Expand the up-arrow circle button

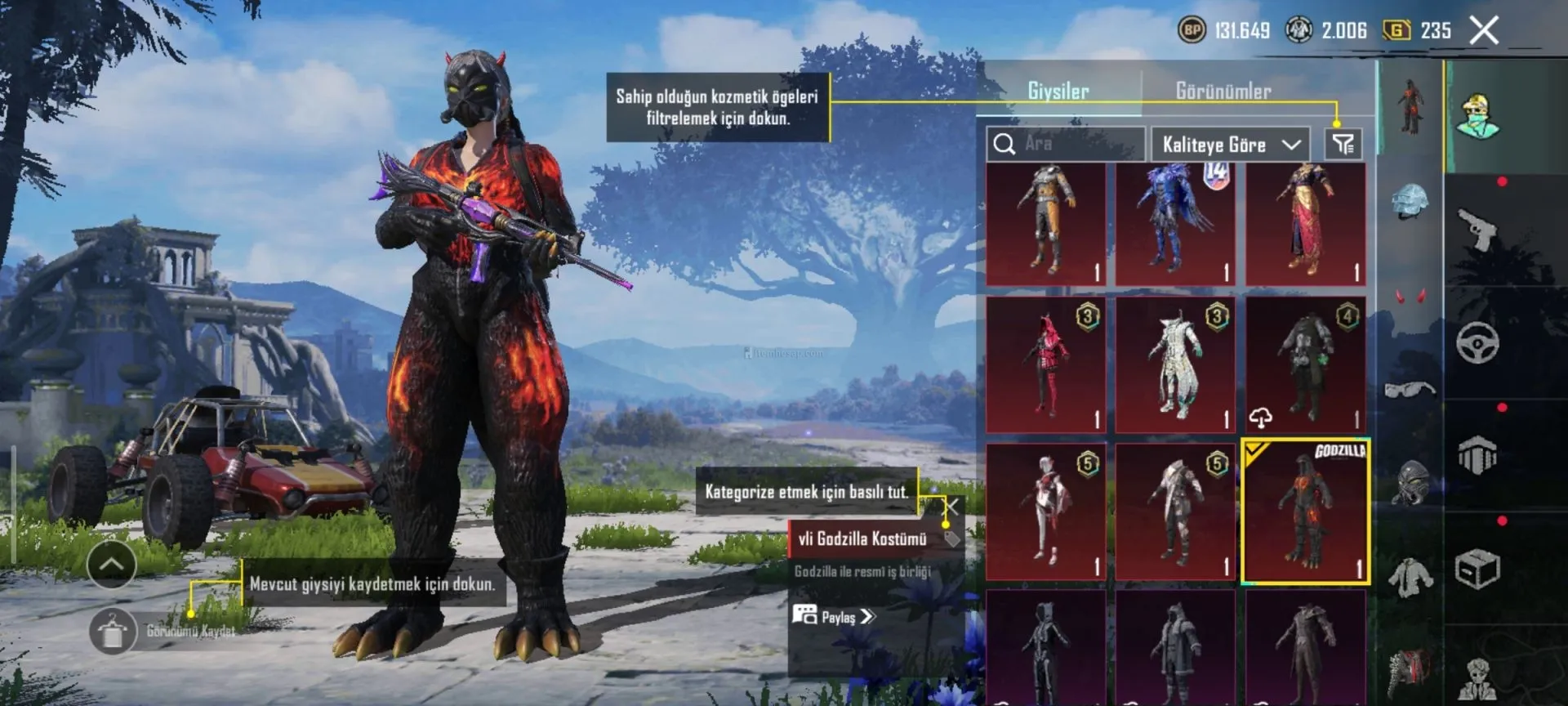pos(112,564)
